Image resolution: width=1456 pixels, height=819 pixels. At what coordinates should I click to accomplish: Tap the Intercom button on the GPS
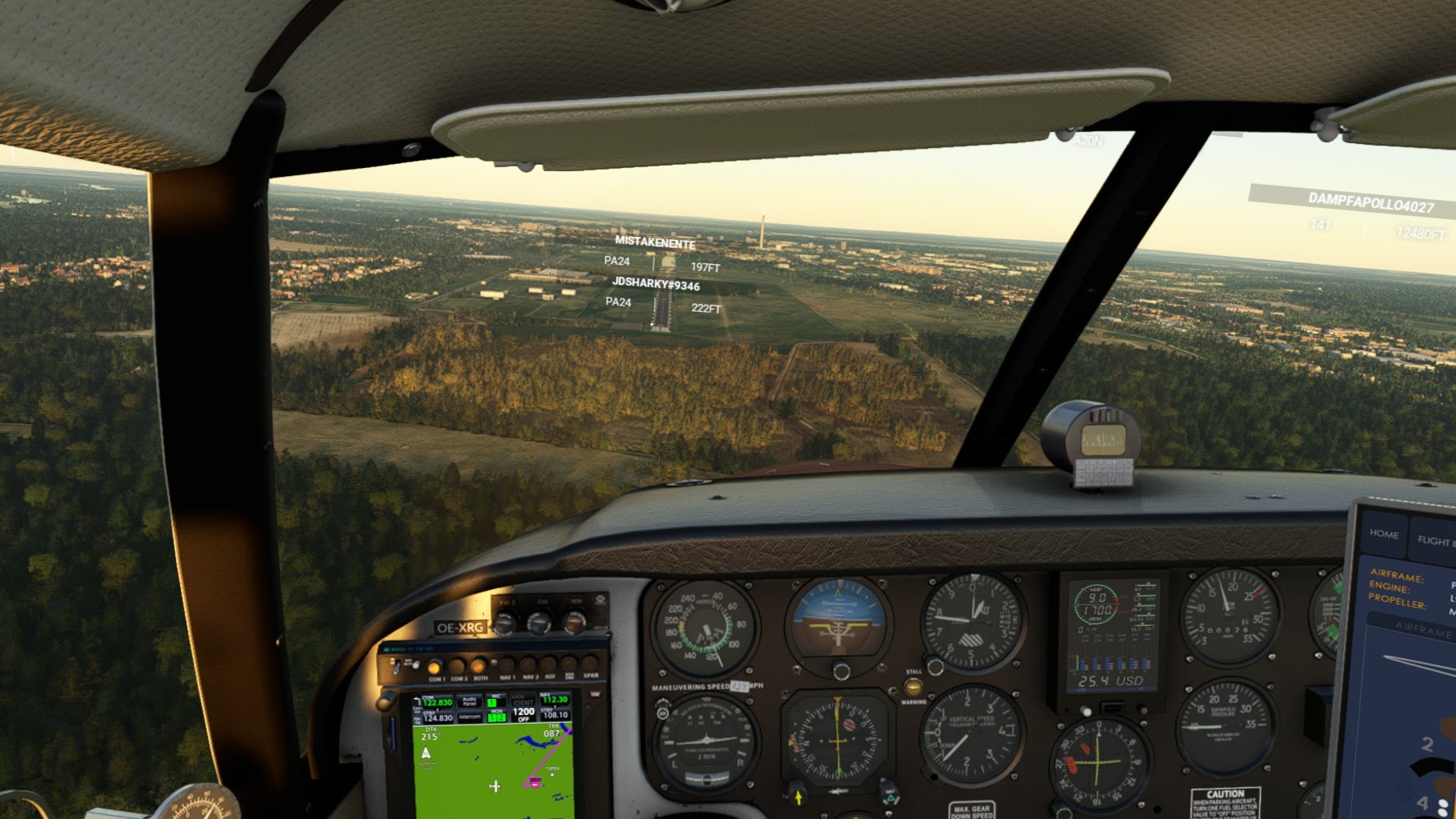tap(470, 717)
